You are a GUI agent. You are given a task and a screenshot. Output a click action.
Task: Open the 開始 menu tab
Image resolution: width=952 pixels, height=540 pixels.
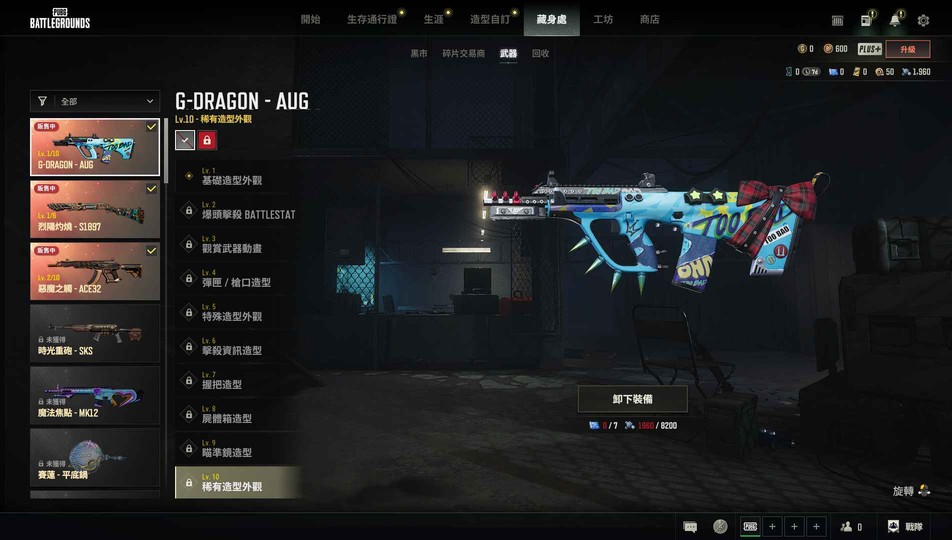(x=310, y=19)
